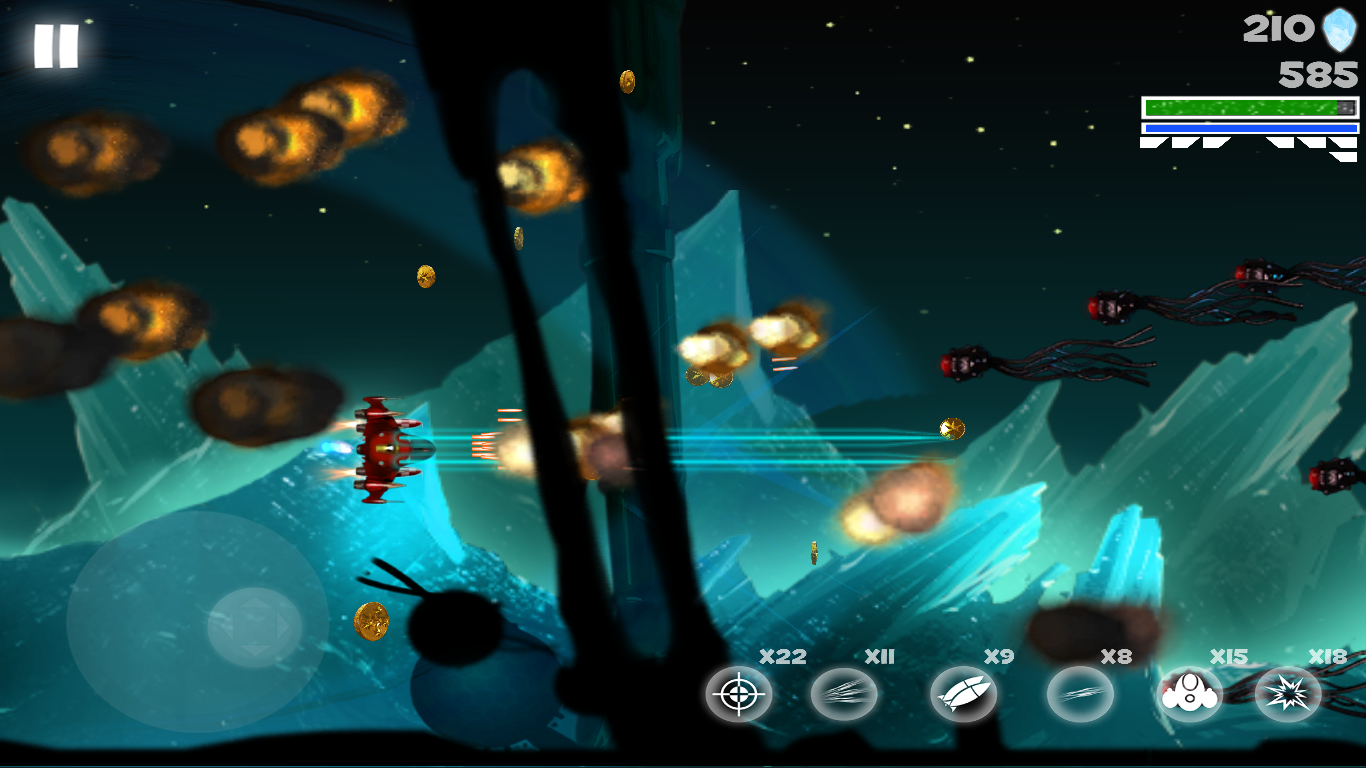Tap the virtual joystick center pad
1366x768 pixels.
tap(255, 628)
